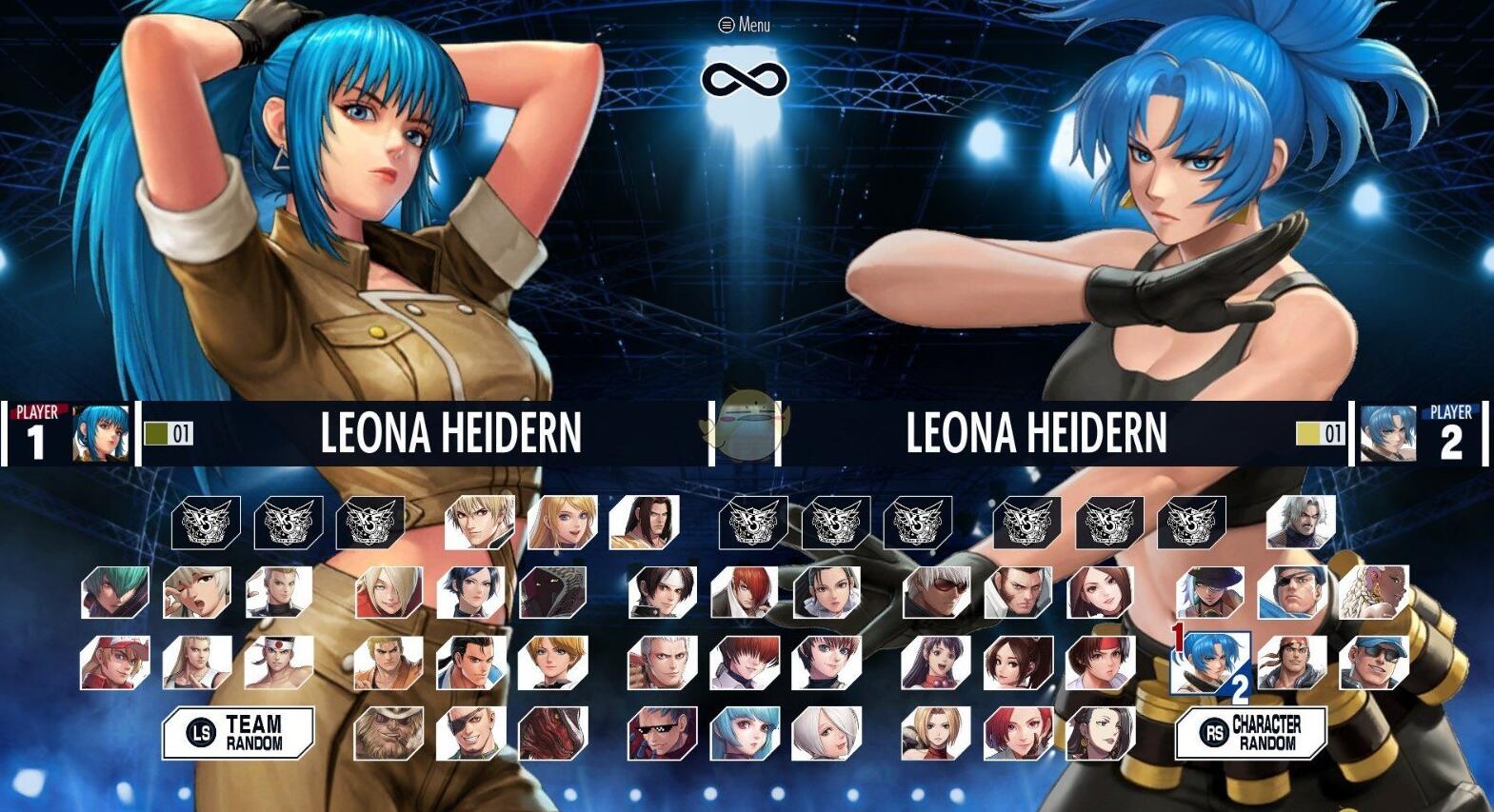This screenshot has height=812, width=1494.
Task: Select K' with white hair and red shades
Action: (x=937, y=592)
